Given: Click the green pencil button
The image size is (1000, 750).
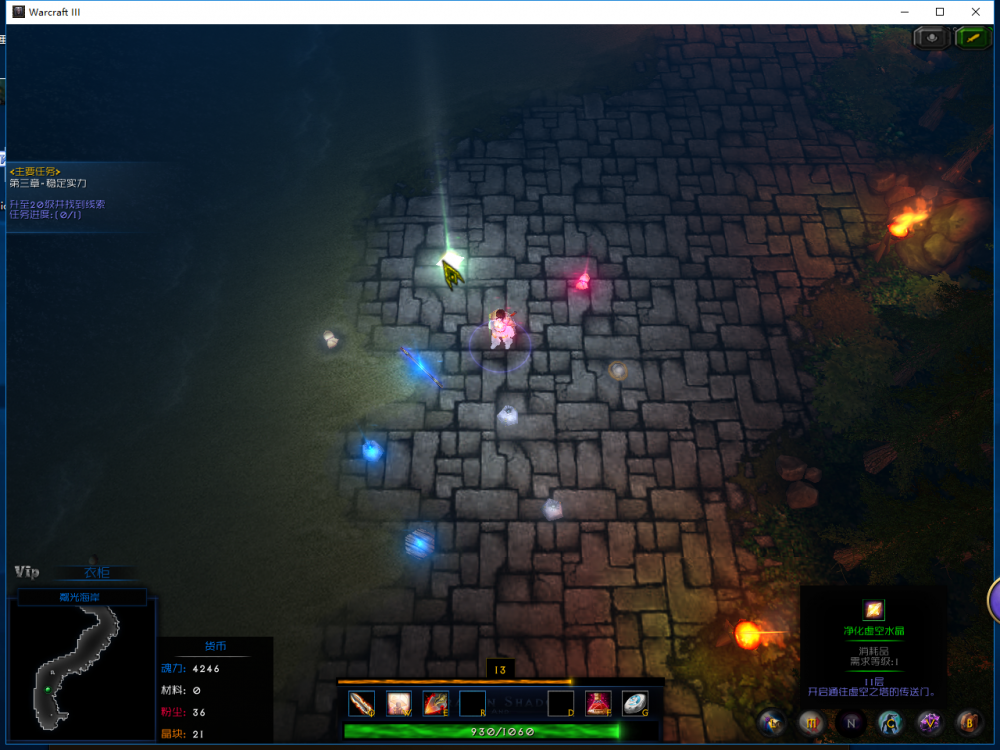Looking at the screenshot, I should click(x=972, y=37).
